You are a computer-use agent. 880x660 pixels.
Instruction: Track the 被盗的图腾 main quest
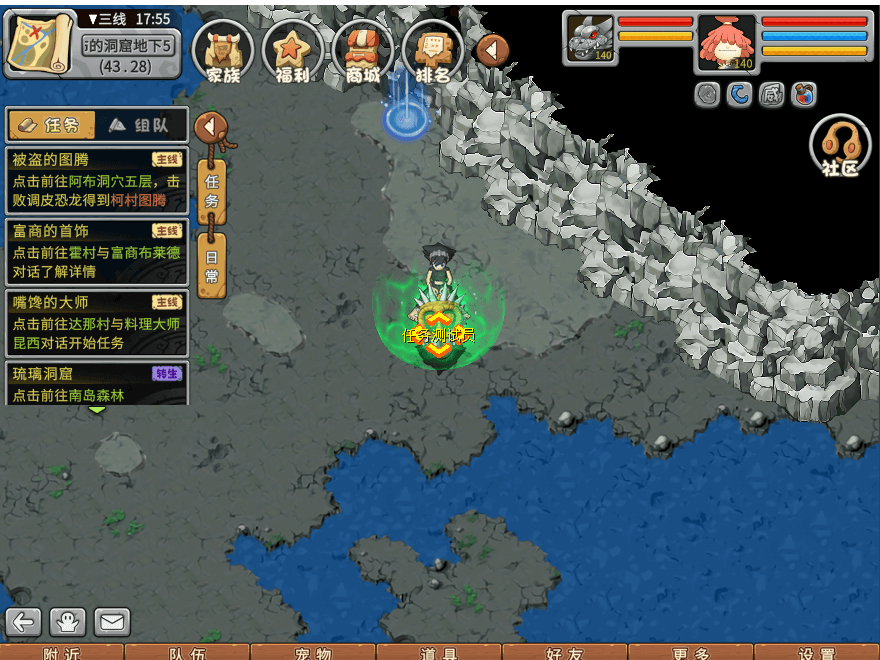point(96,181)
